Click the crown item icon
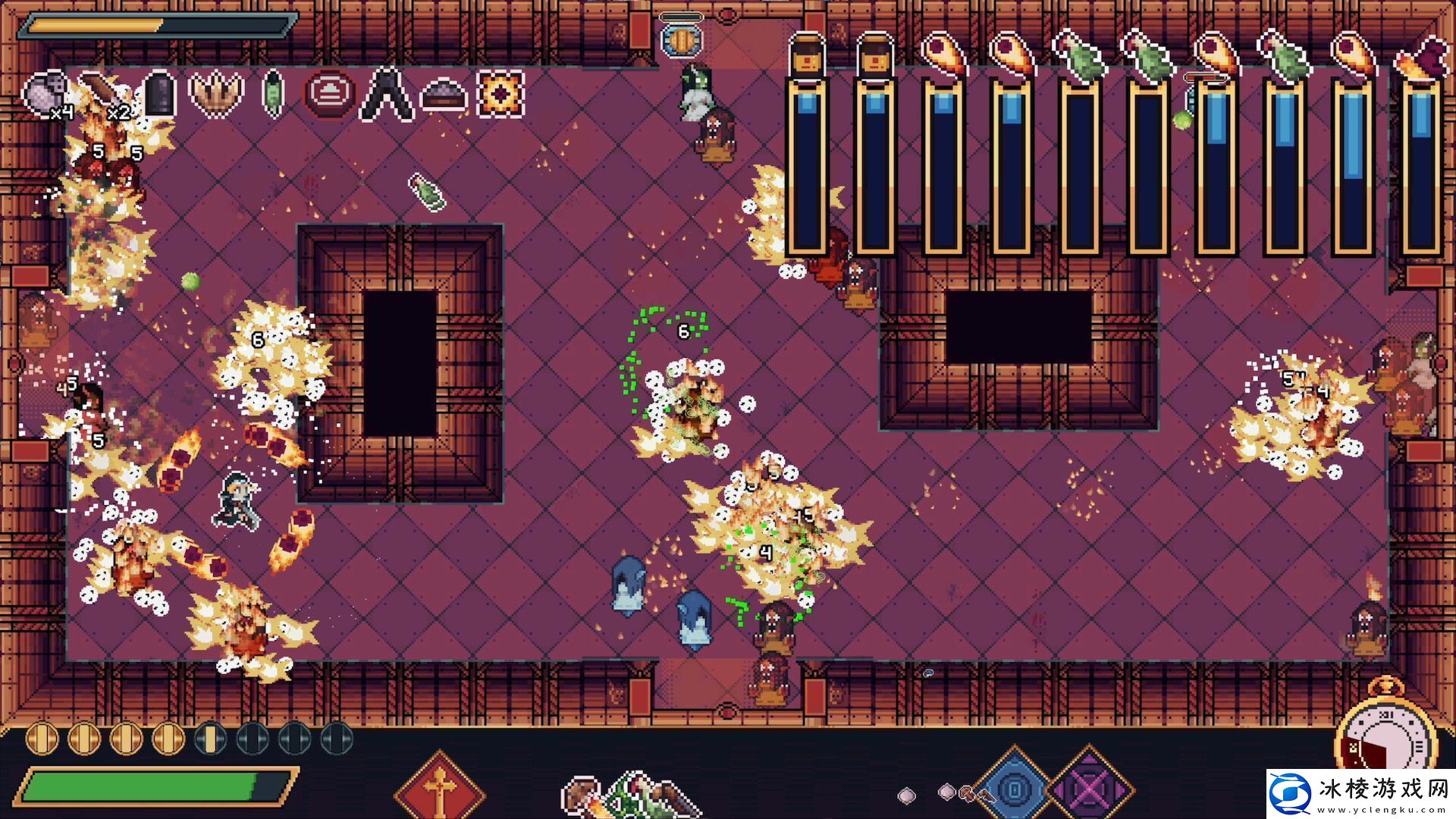This screenshot has height=819, width=1456. point(215,95)
